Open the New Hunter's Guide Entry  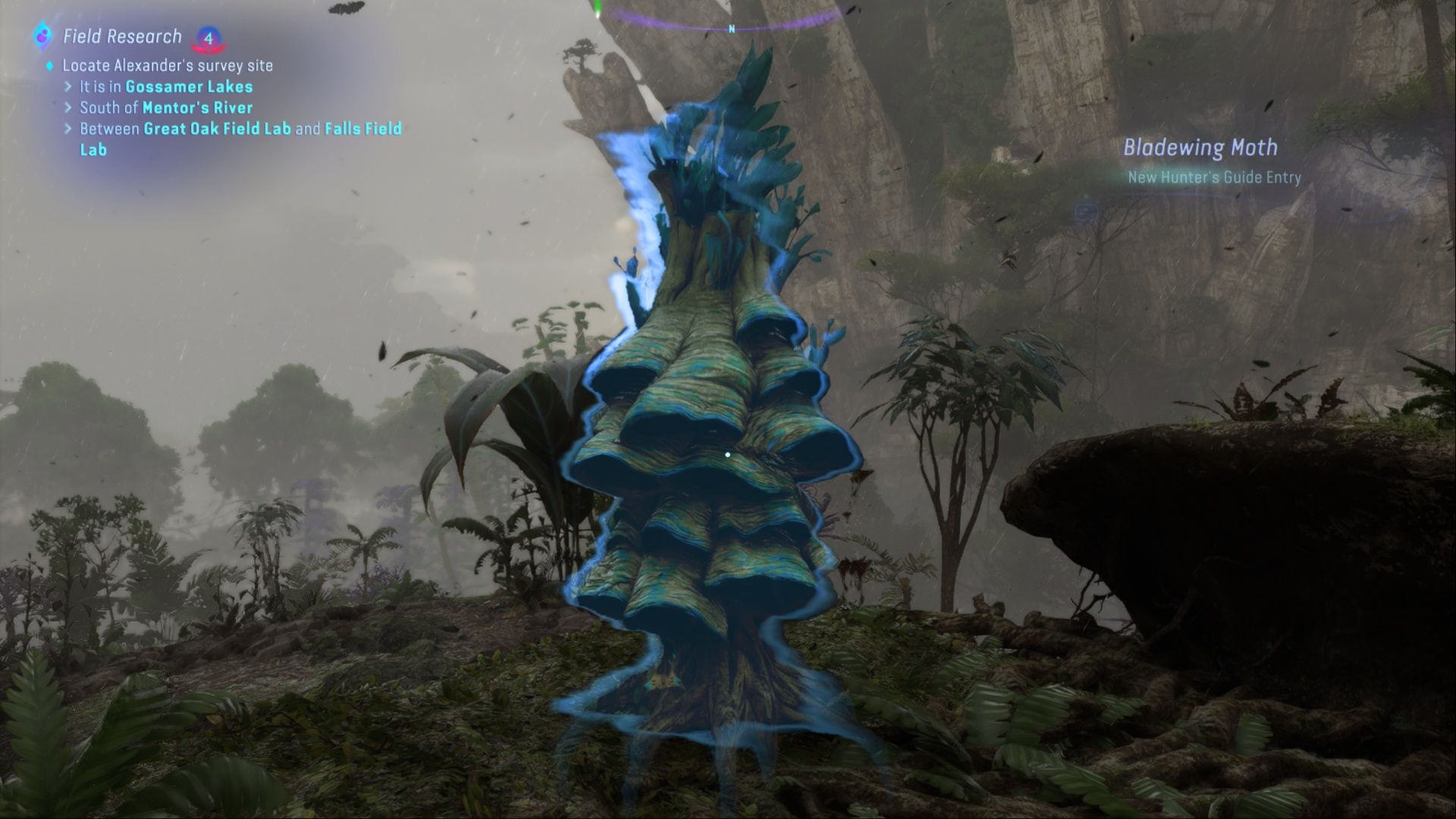(1213, 177)
